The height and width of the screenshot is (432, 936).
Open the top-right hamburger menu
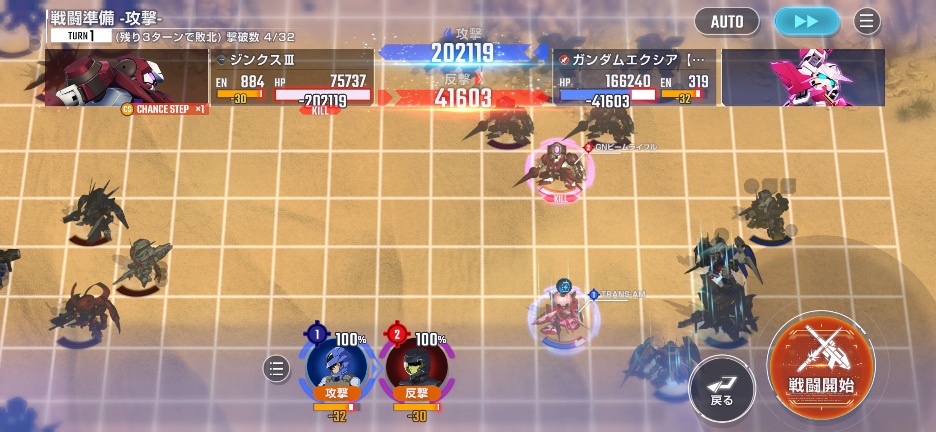(867, 21)
